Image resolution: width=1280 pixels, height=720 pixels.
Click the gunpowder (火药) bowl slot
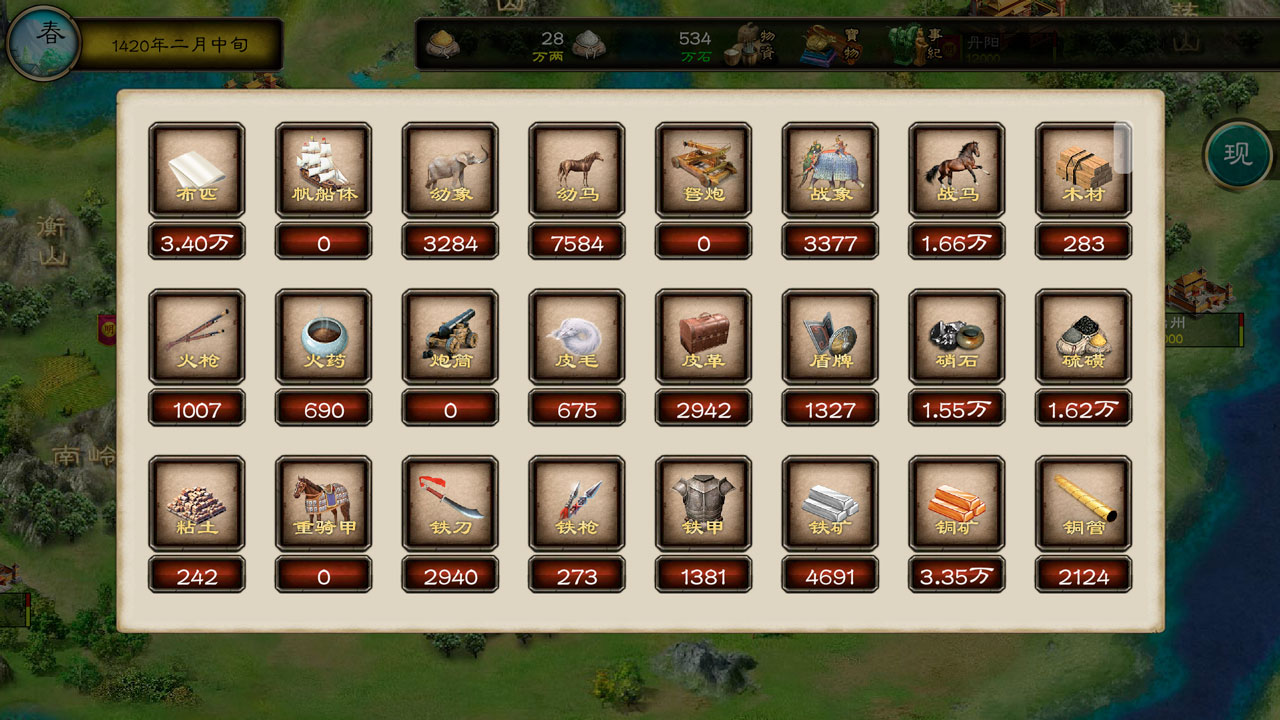point(323,336)
